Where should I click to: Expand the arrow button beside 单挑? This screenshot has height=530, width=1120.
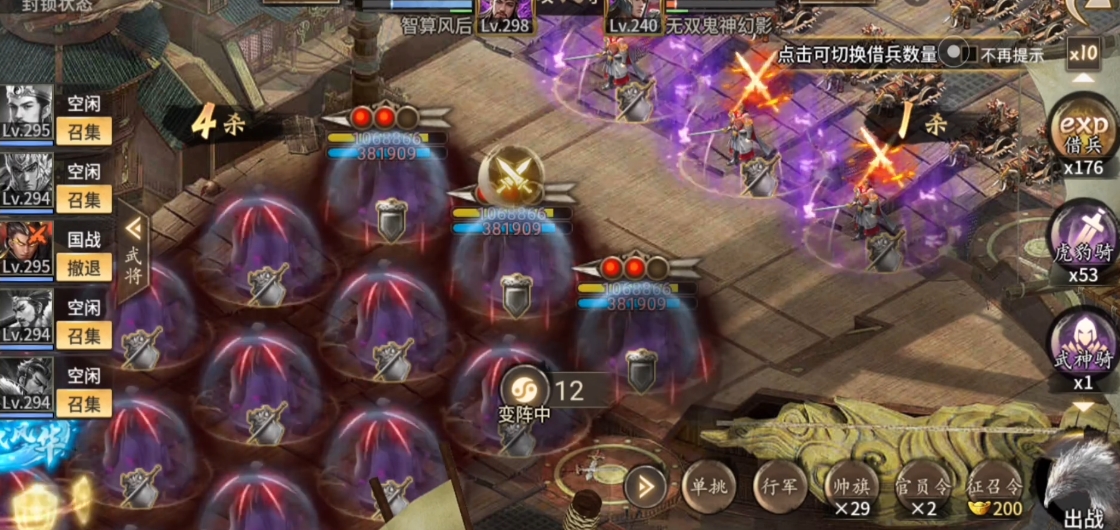click(x=644, y=487)
